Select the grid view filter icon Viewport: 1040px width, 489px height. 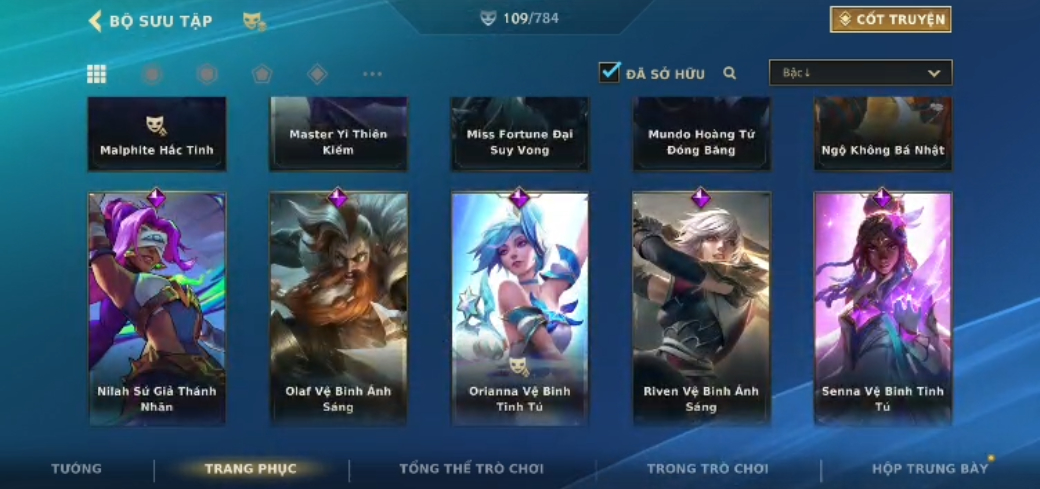tap(97, 74)
